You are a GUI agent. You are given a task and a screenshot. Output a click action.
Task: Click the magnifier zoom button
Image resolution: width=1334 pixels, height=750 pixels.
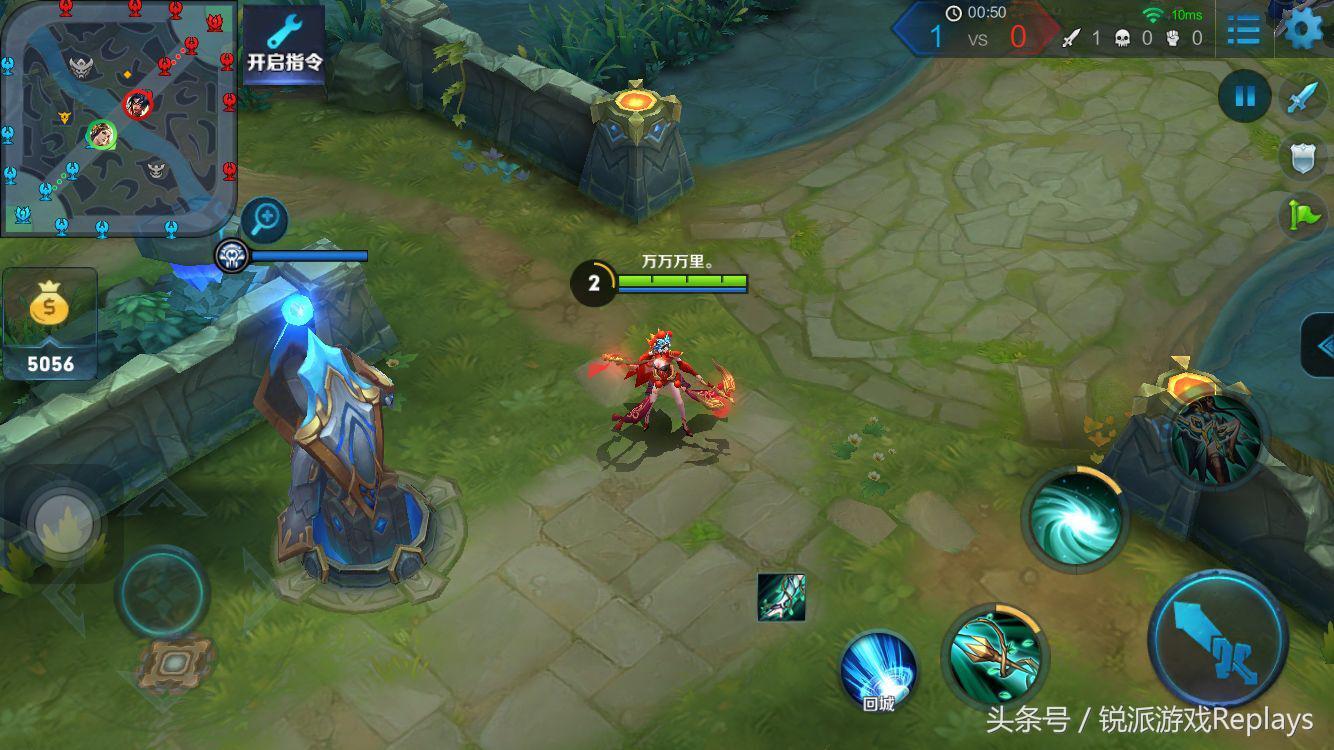point(264,220)
